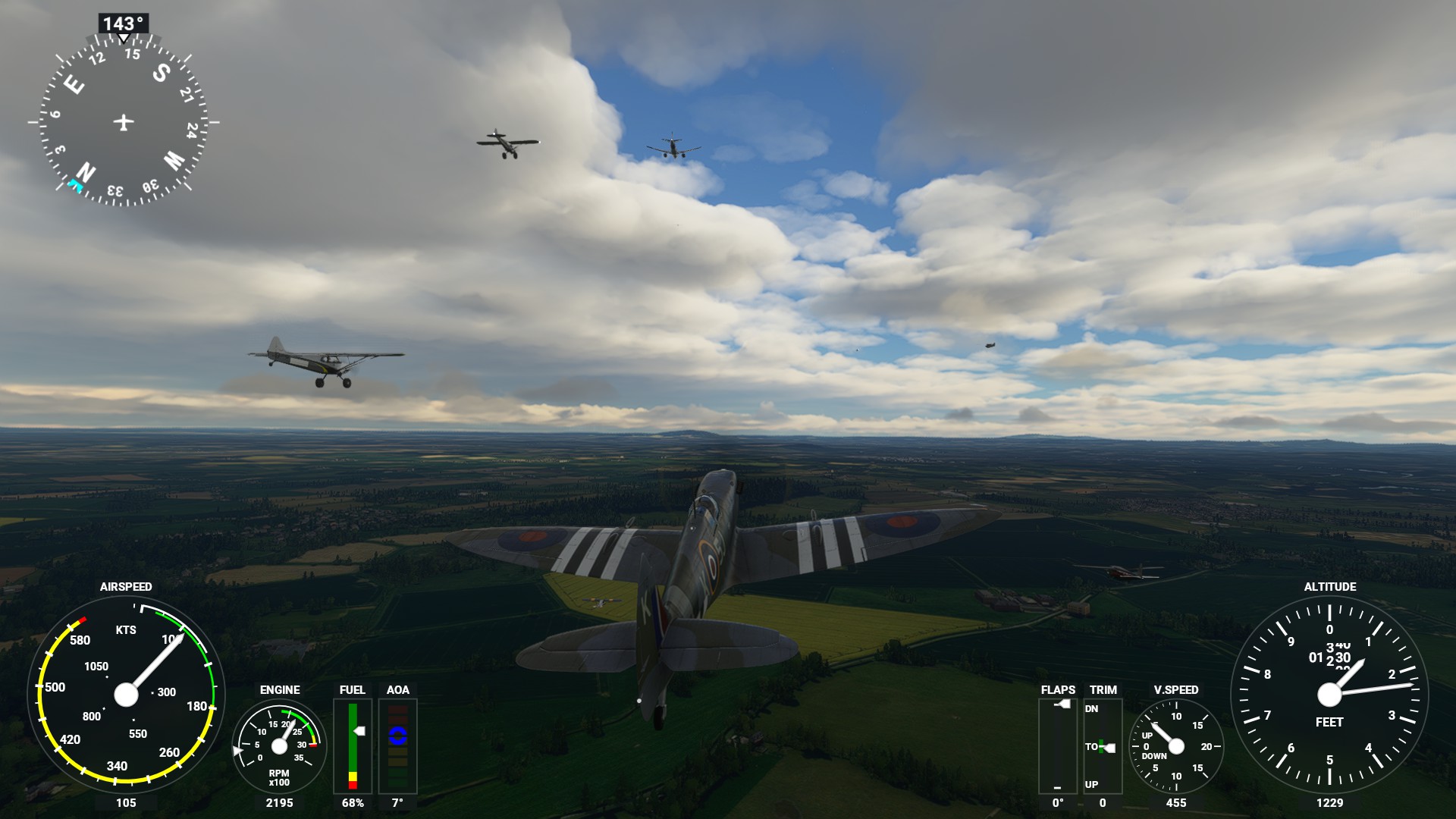Click the trim indicator
Screen dimensions: 1456x819
[1102, 746]
